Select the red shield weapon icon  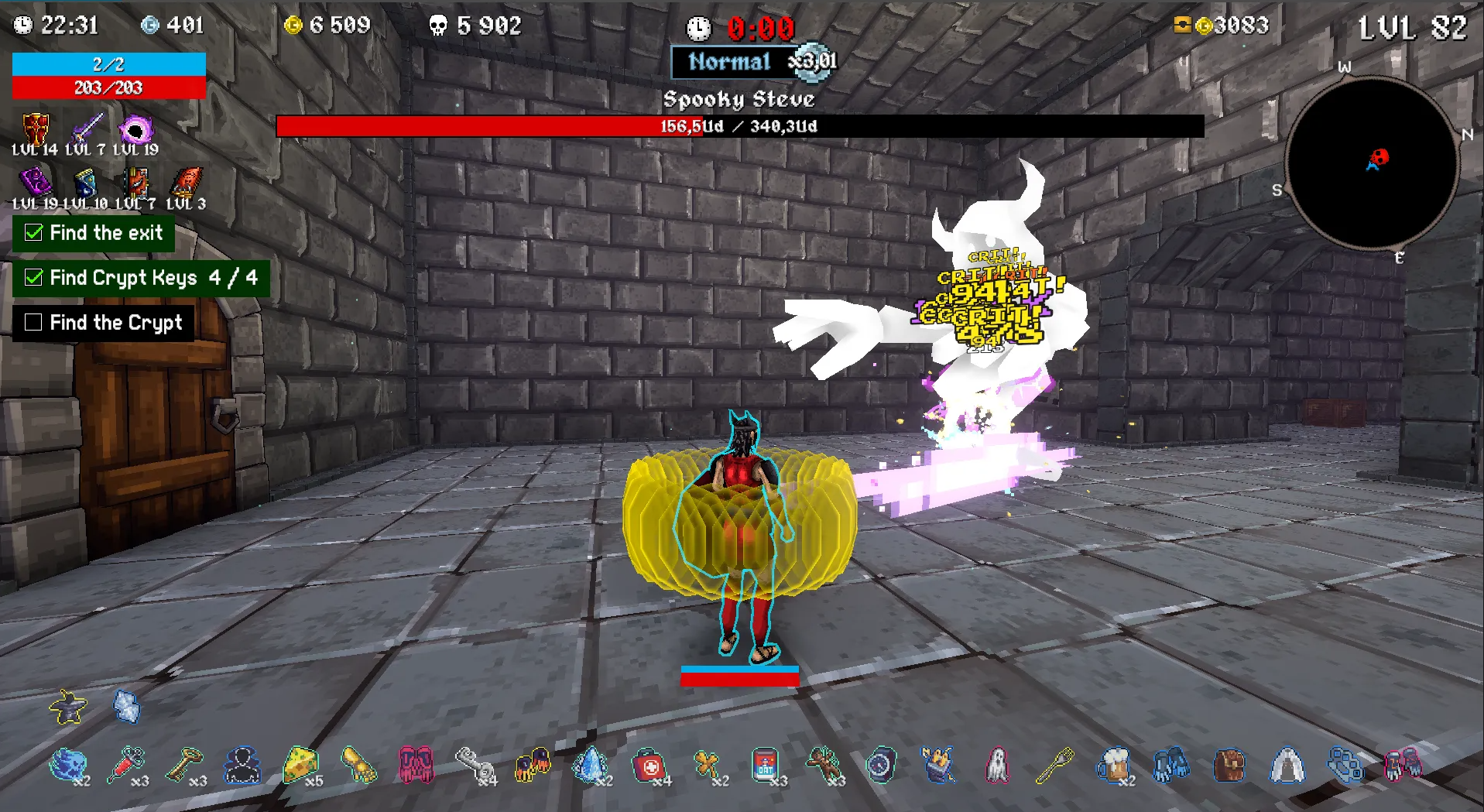35,128
